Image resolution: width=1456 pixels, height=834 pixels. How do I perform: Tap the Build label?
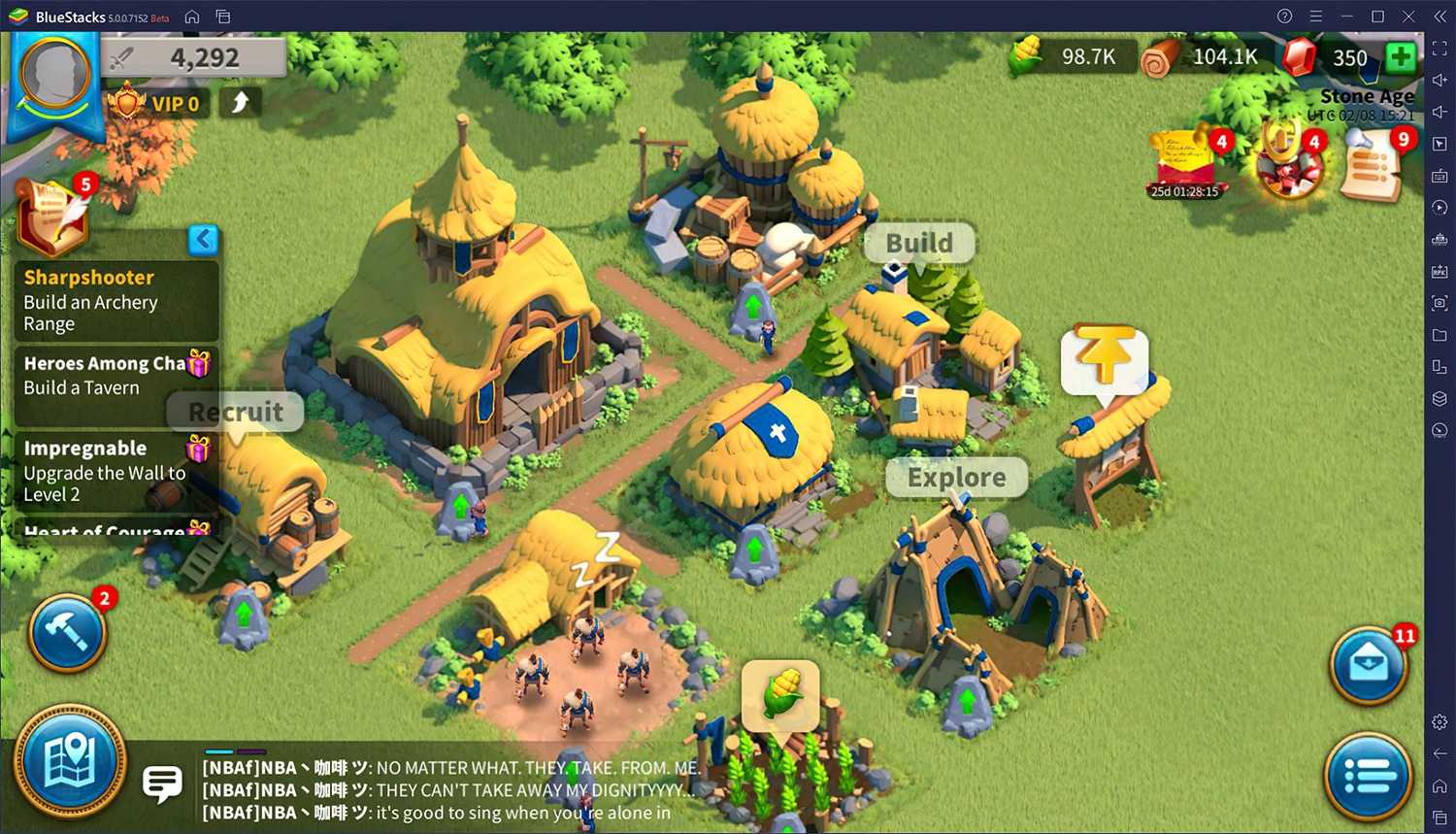[x=919, y=243]
